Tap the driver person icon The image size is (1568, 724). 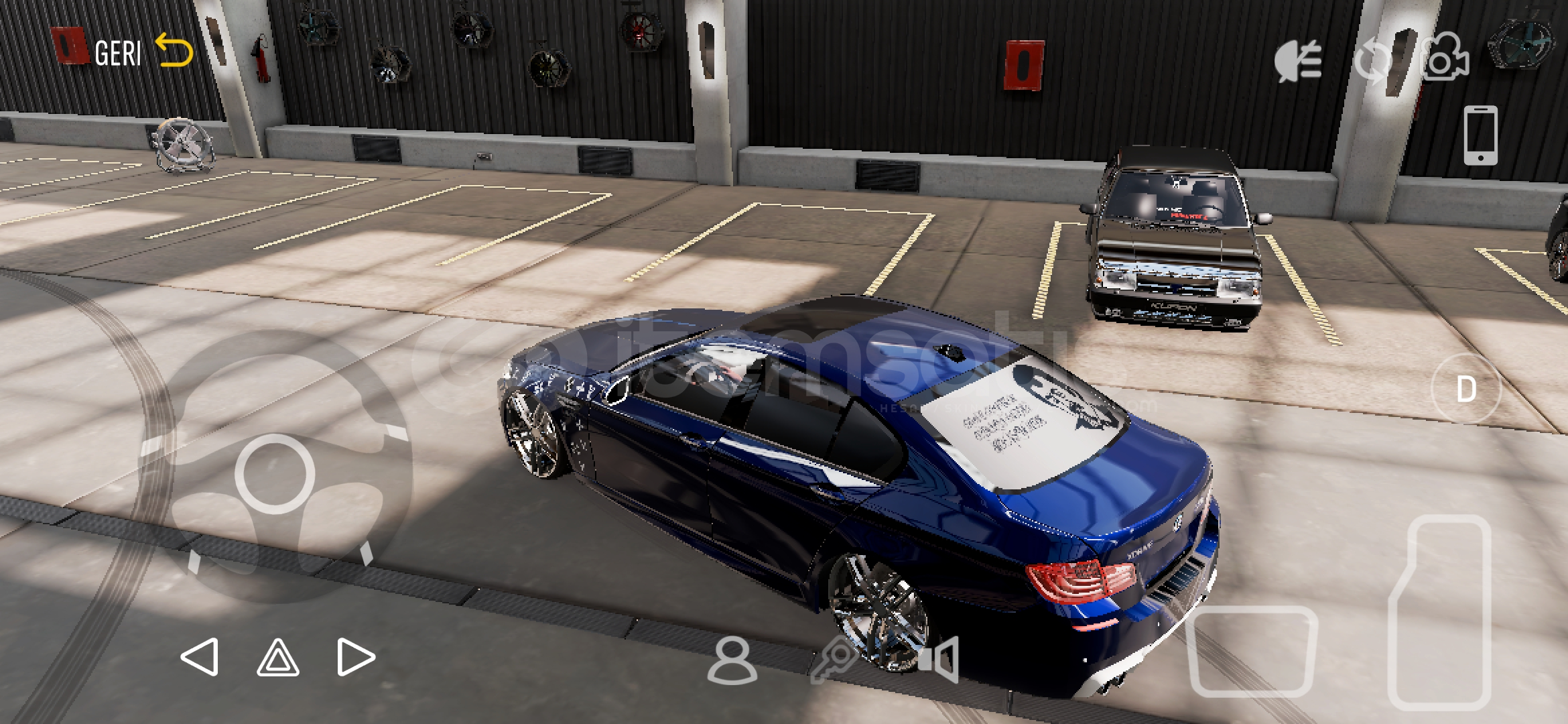point(732,661)
